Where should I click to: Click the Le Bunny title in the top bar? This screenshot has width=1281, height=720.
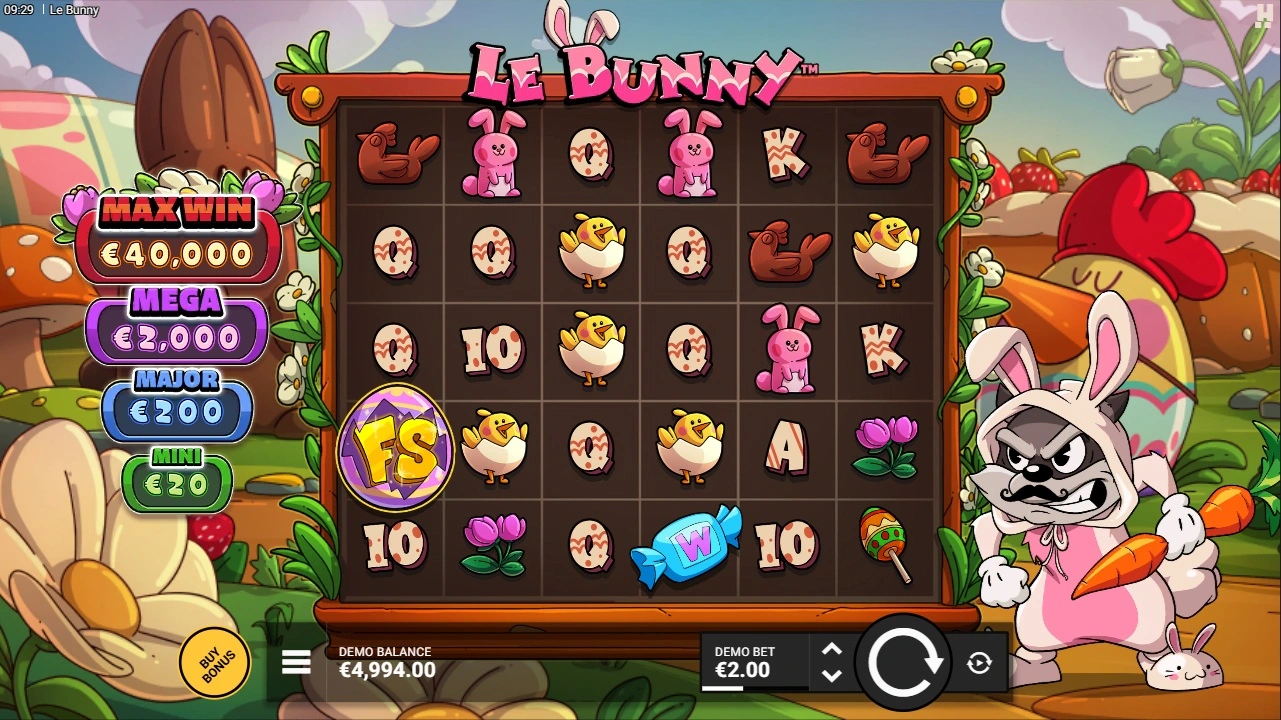[x=72, y=10]
